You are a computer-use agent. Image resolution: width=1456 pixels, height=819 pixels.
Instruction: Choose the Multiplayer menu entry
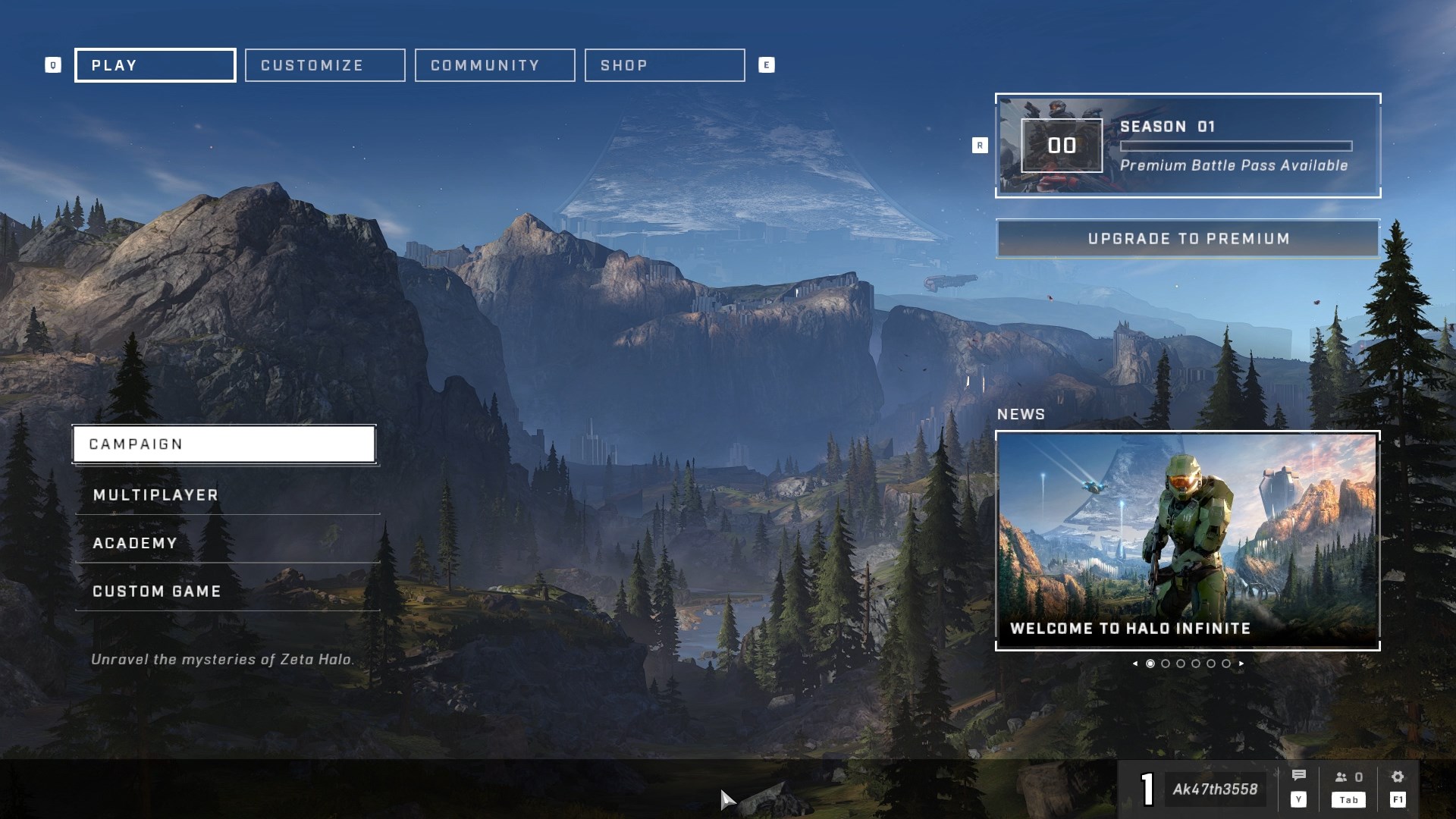tap(227, 495)
